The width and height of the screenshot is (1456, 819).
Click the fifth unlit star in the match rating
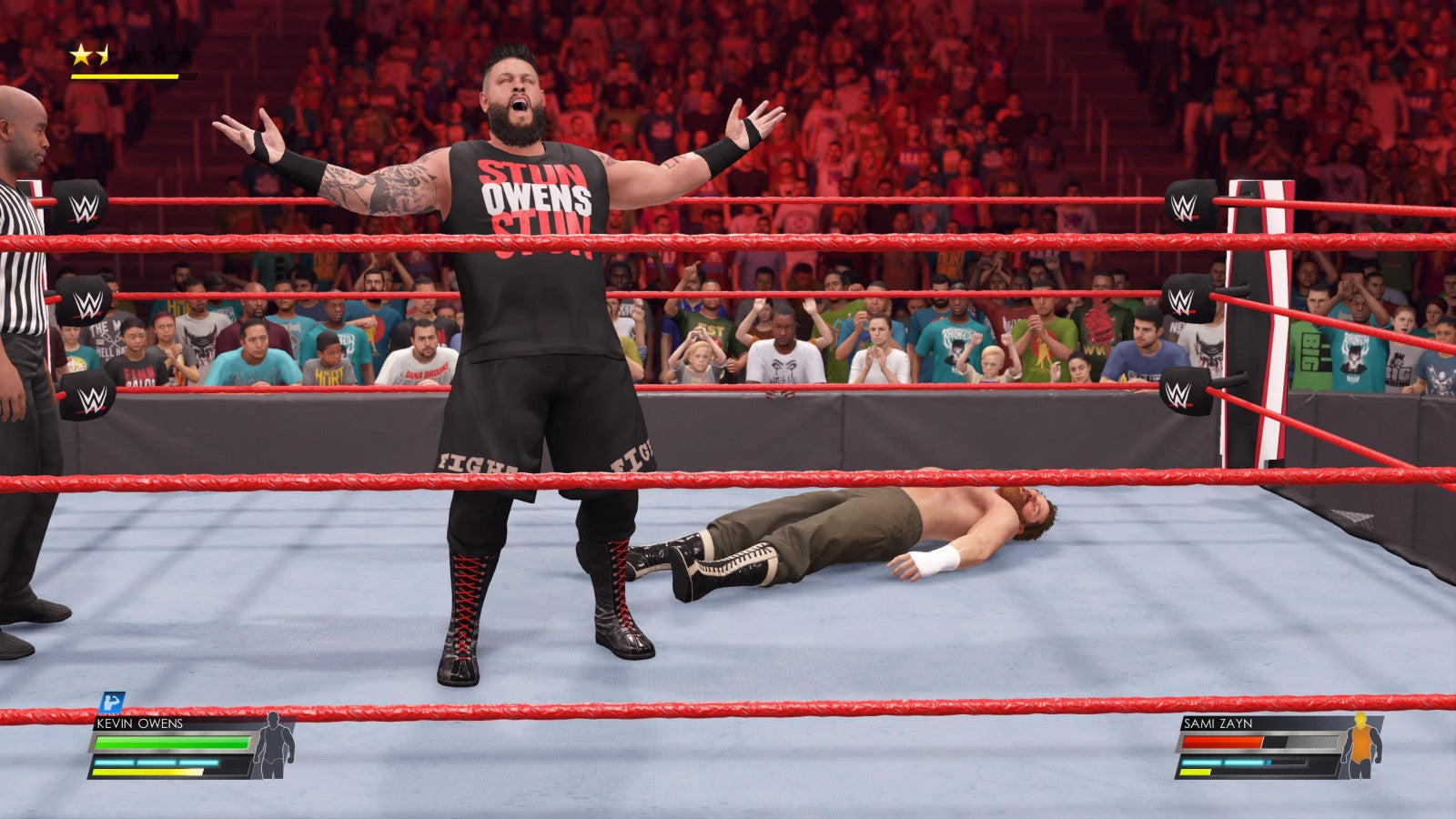pos(186,53)
